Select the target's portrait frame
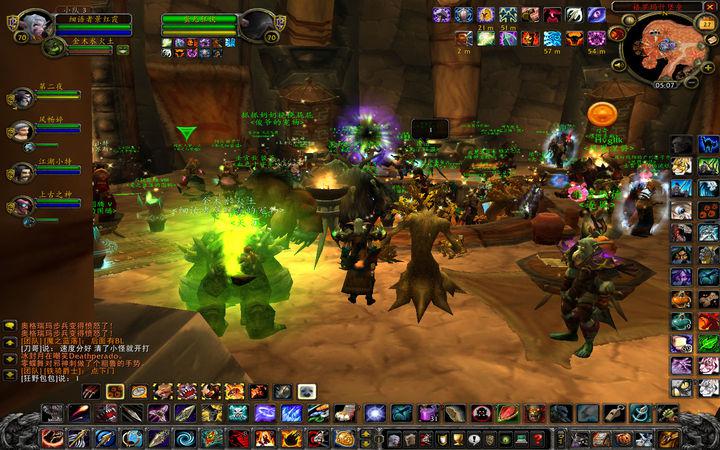Screen dimensions: 720x450 click(257, 24)
